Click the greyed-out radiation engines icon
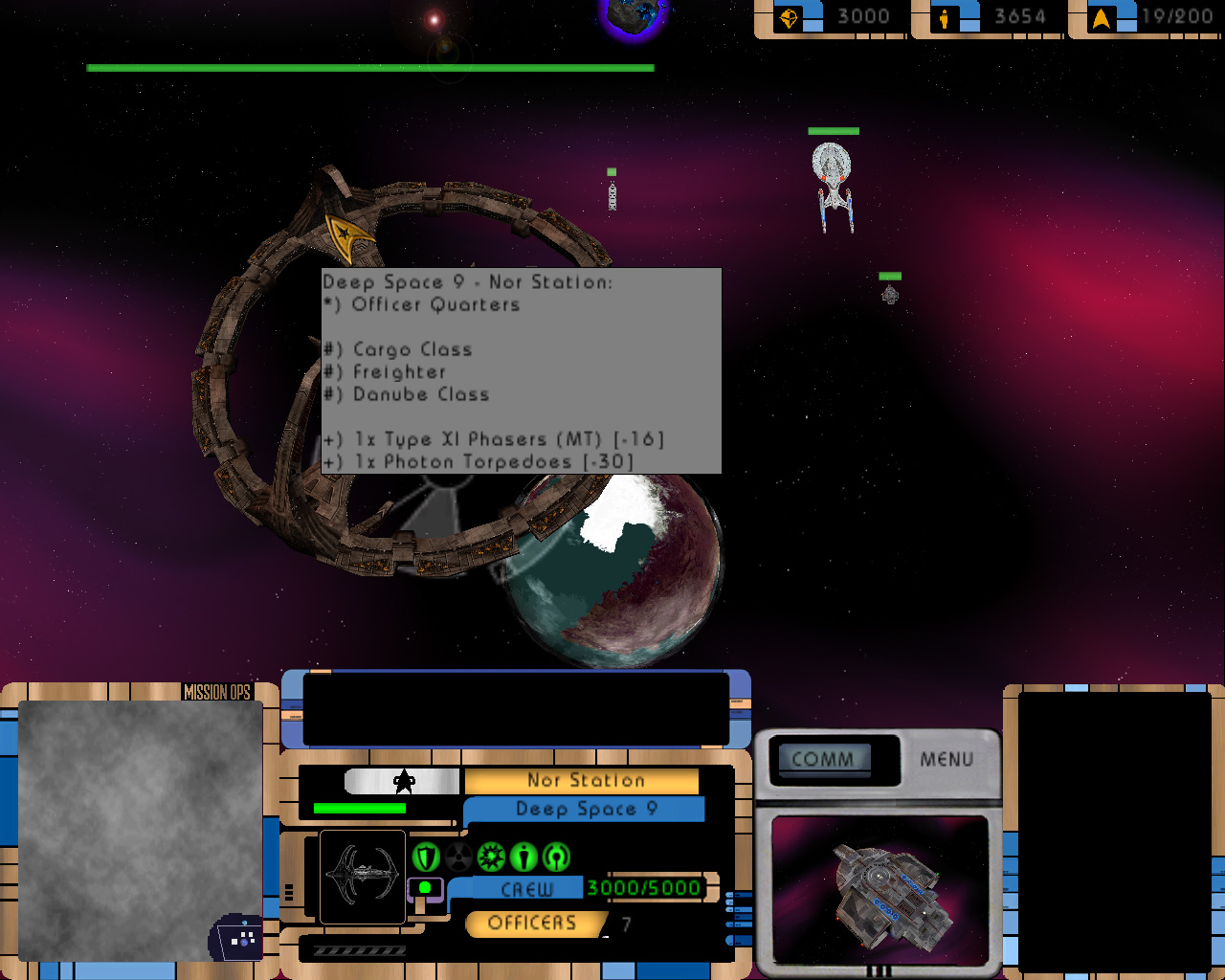The height and width of the screenshot is (980, 1225). point(458,856)
